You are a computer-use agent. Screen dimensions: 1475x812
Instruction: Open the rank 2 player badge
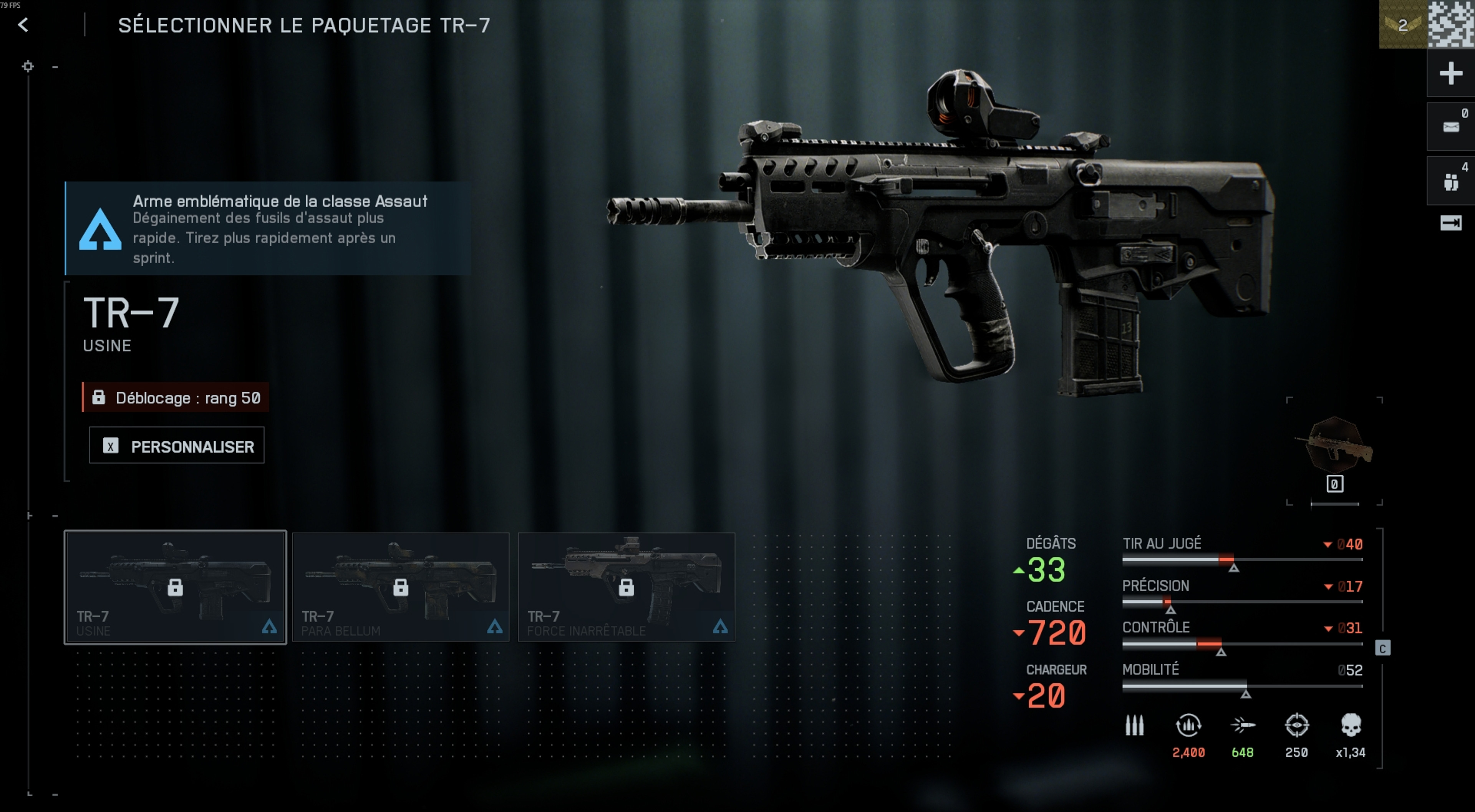pos(1402,25)
